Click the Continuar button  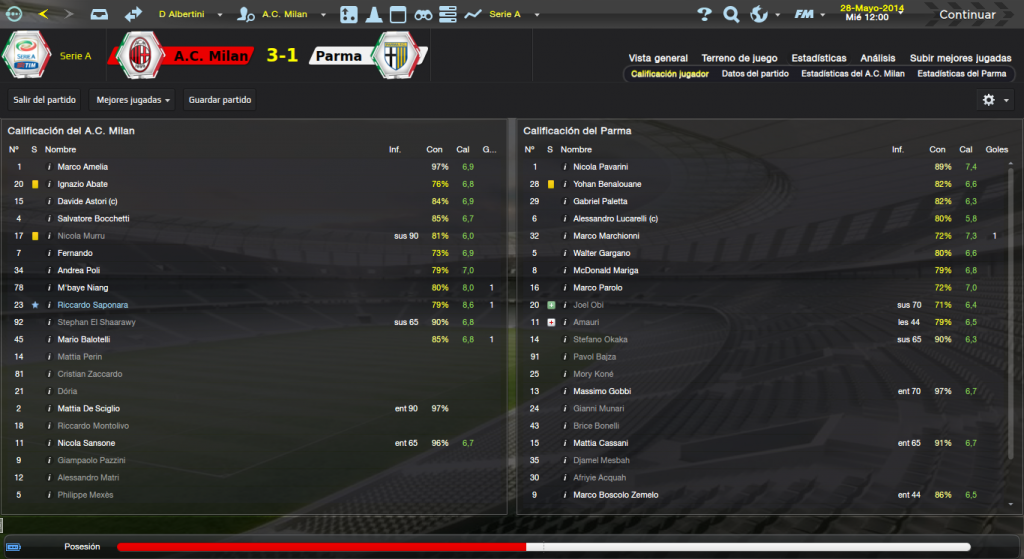pos(966,15)
